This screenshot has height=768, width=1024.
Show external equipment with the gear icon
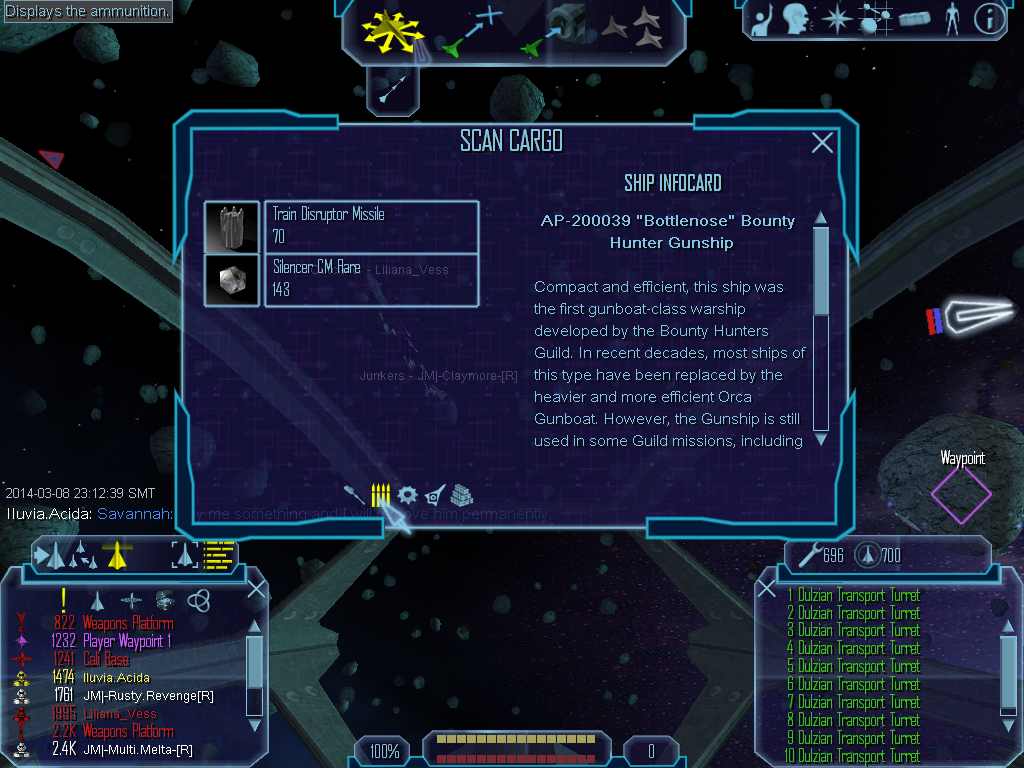407,494
